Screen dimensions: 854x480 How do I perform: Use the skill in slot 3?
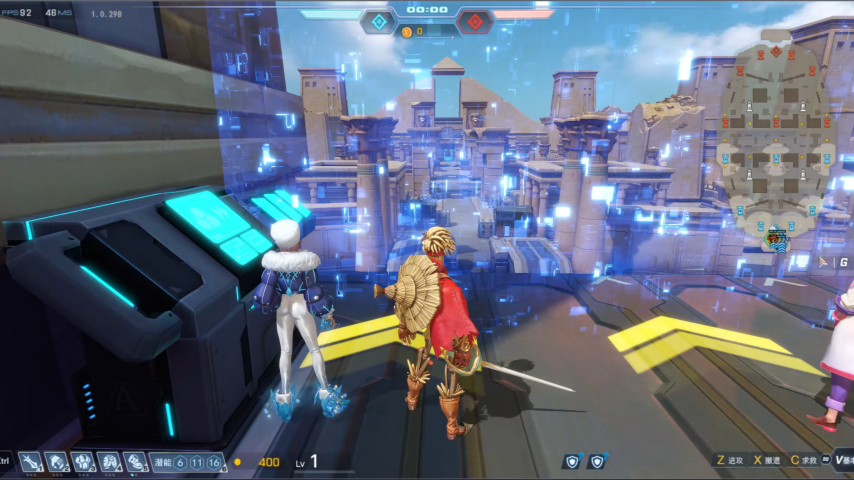pyautogui.click(x=84, y=461)
